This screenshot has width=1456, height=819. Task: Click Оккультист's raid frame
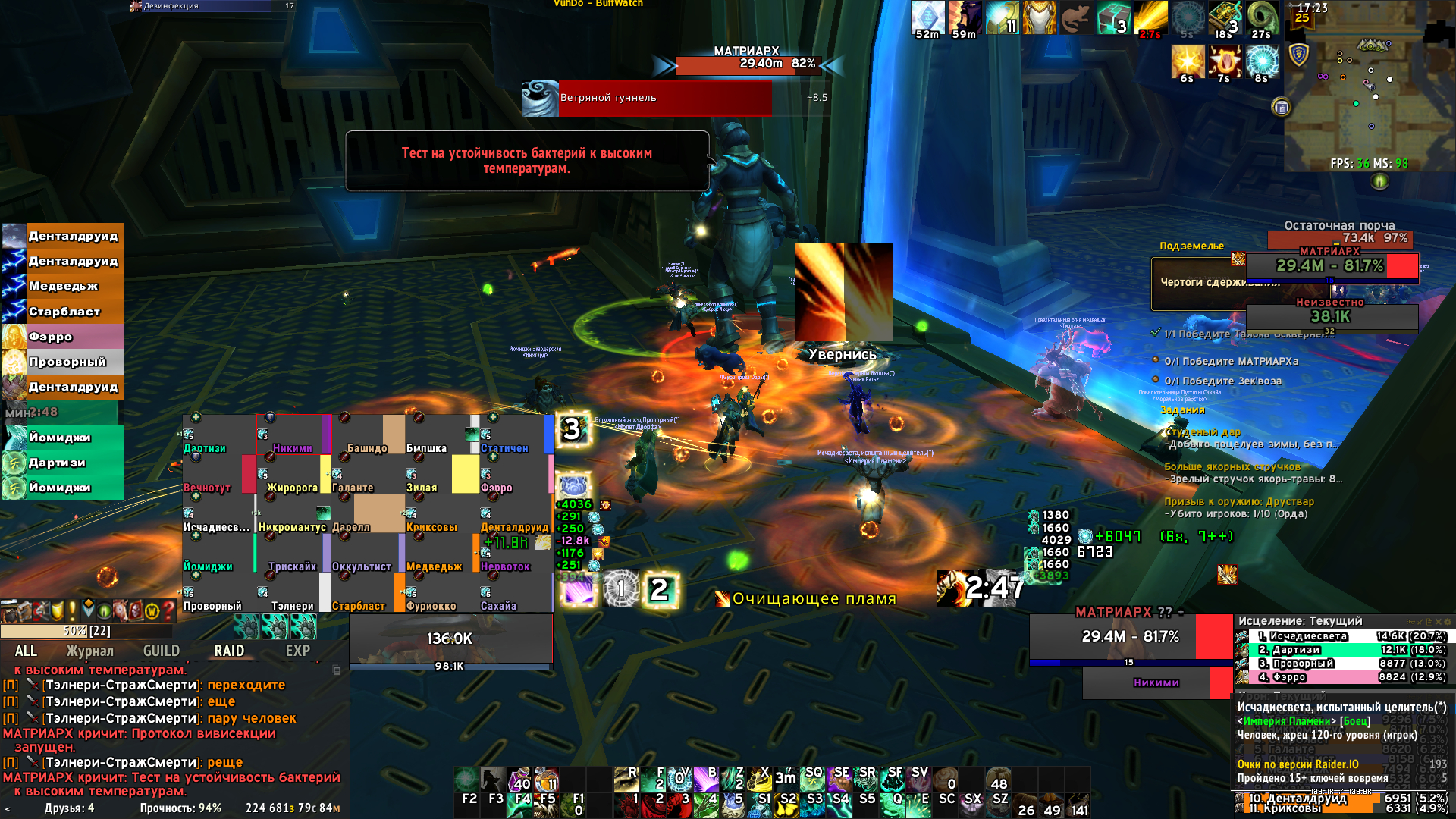[361, 554]
